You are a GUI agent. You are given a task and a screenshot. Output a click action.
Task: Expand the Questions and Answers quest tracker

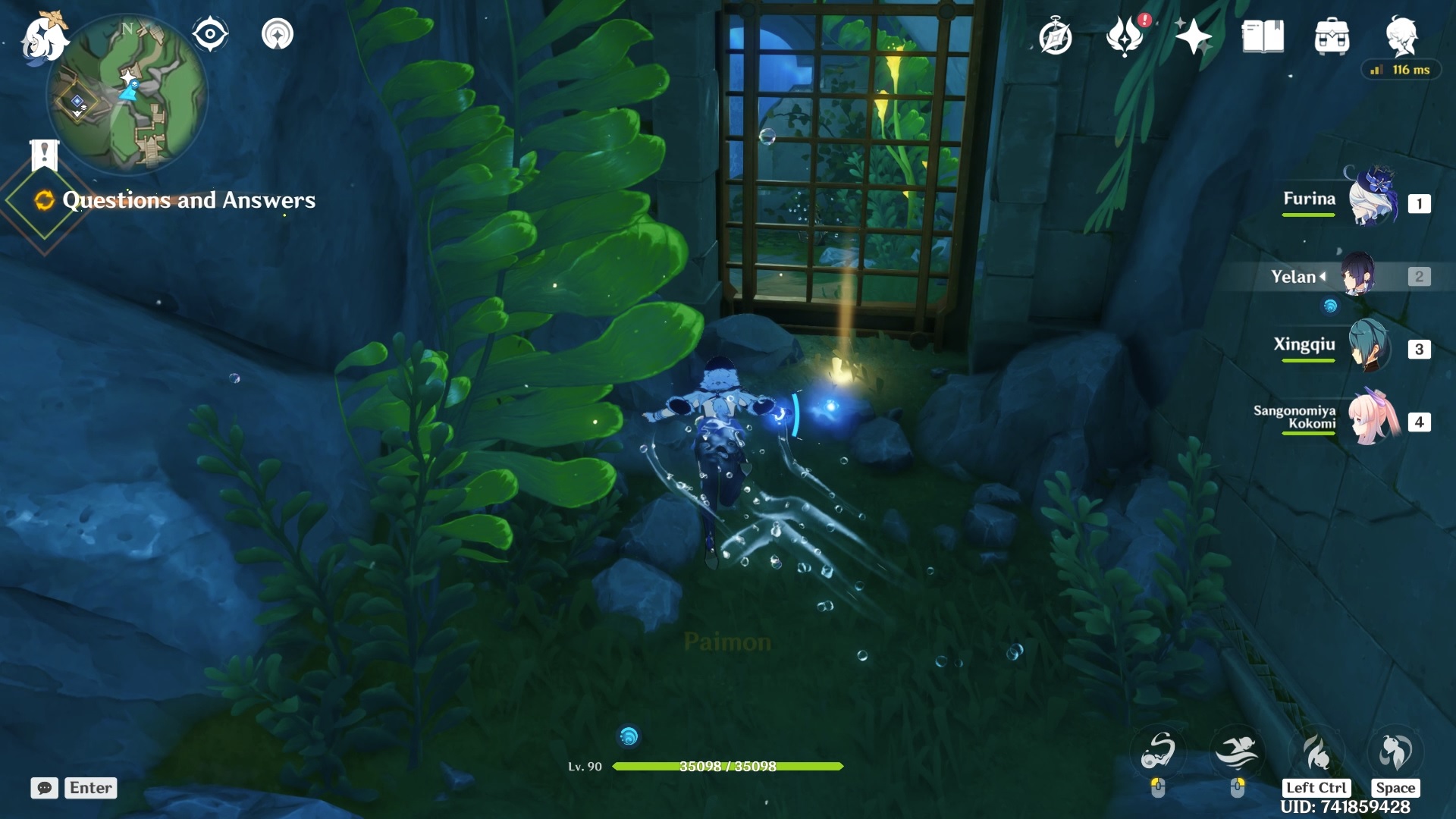click(188, 200)
